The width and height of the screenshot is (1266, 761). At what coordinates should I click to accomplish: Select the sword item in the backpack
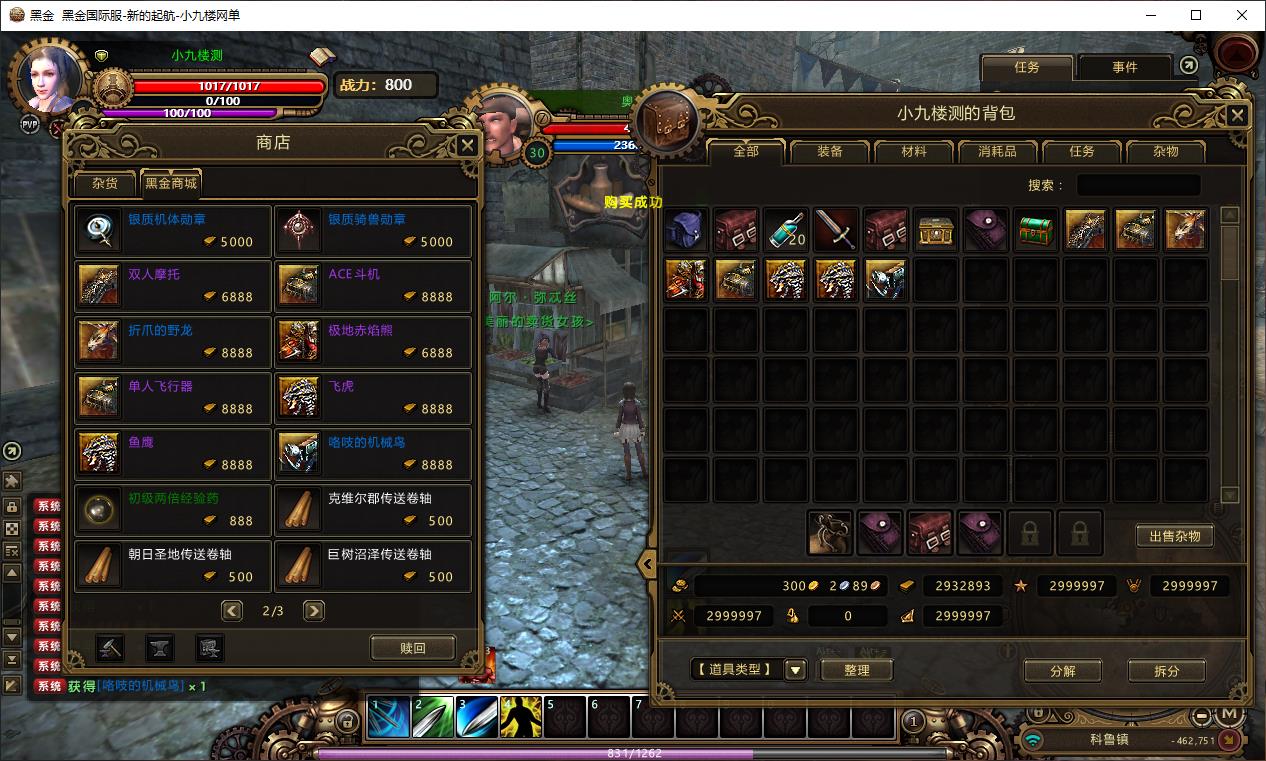click(835, 230)
